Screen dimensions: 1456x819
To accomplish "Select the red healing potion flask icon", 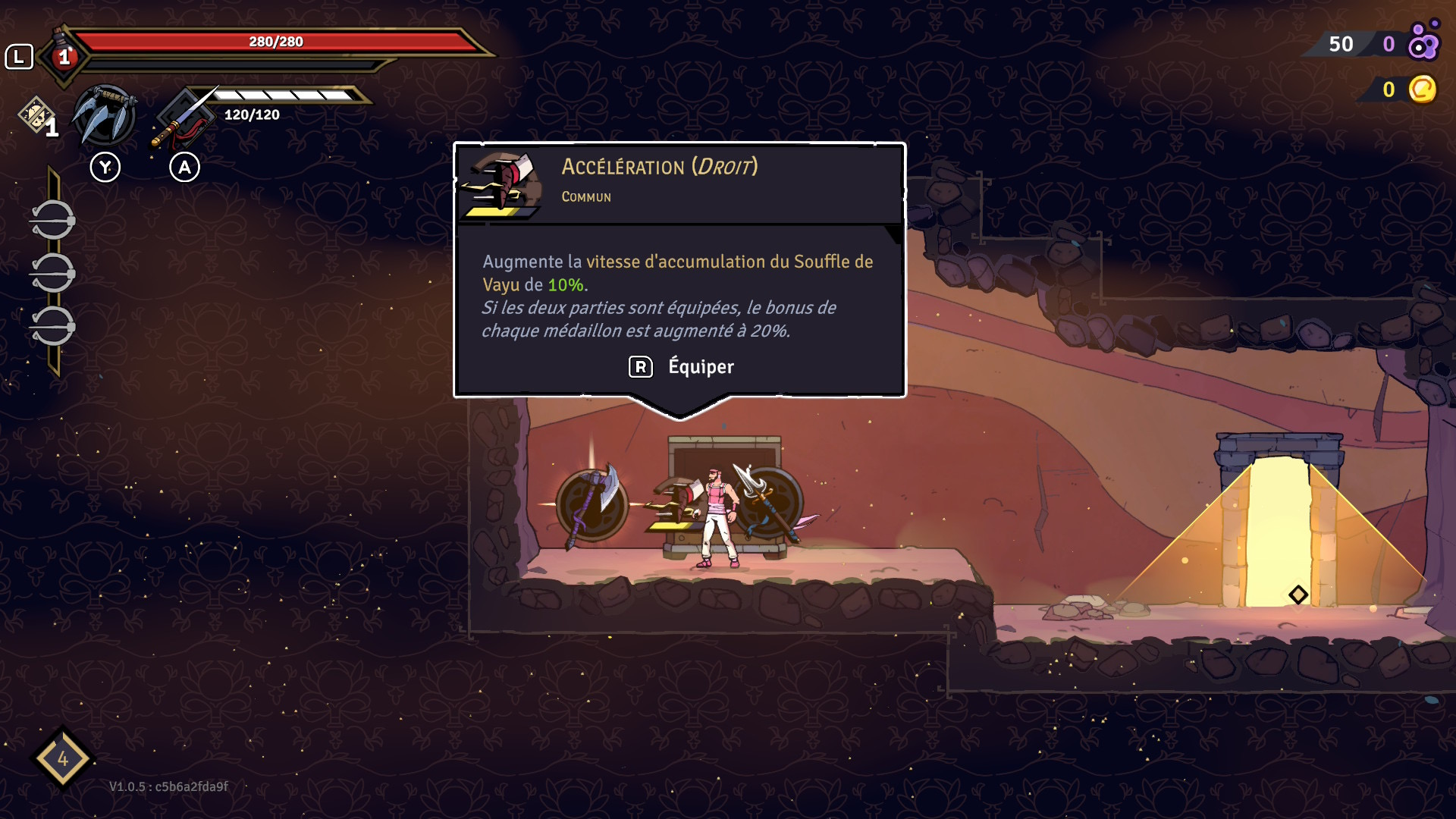I will pos(64,55).
